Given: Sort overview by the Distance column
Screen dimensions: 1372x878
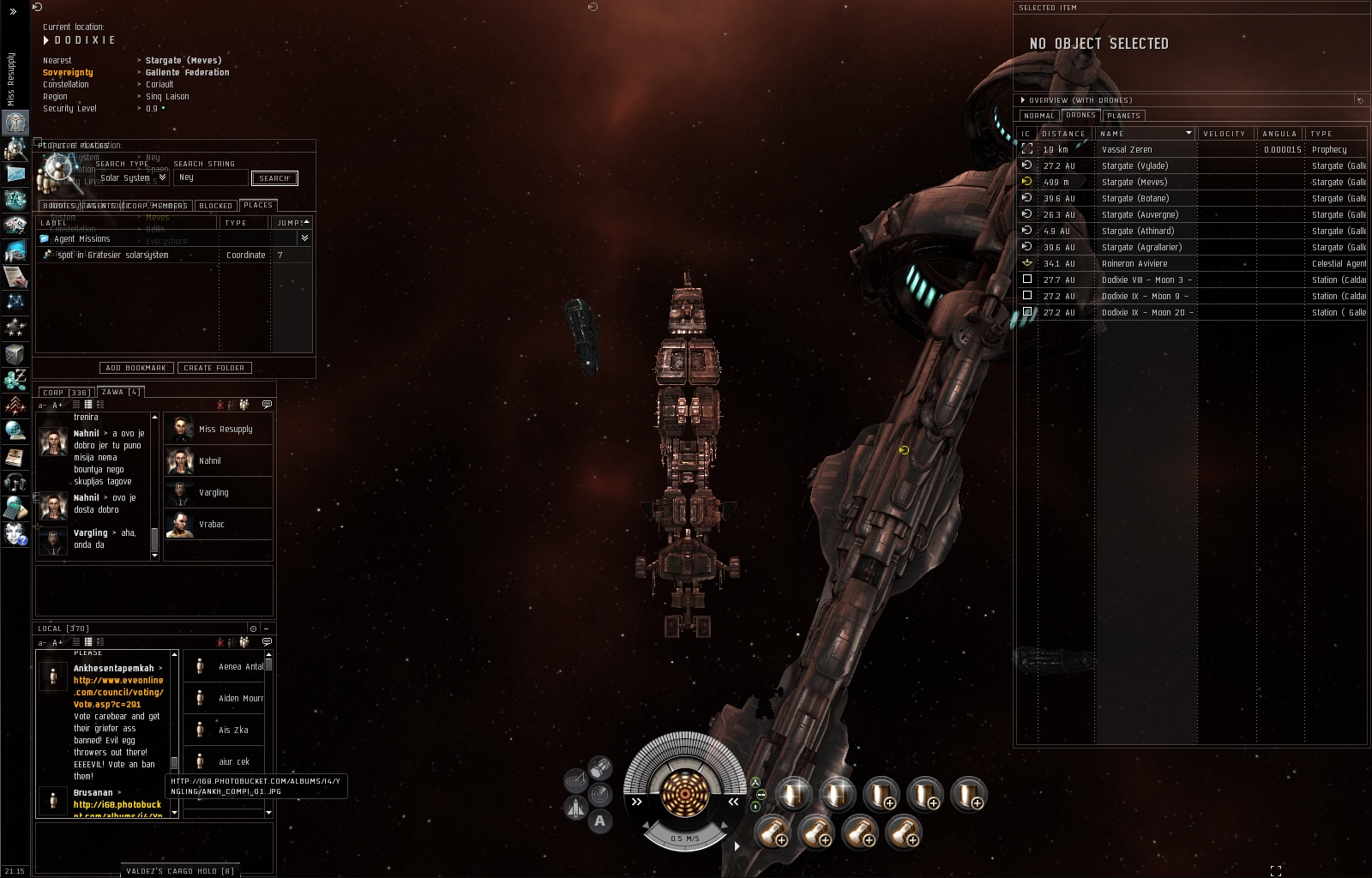Looking at the screenshot, I should point(1063,134).
